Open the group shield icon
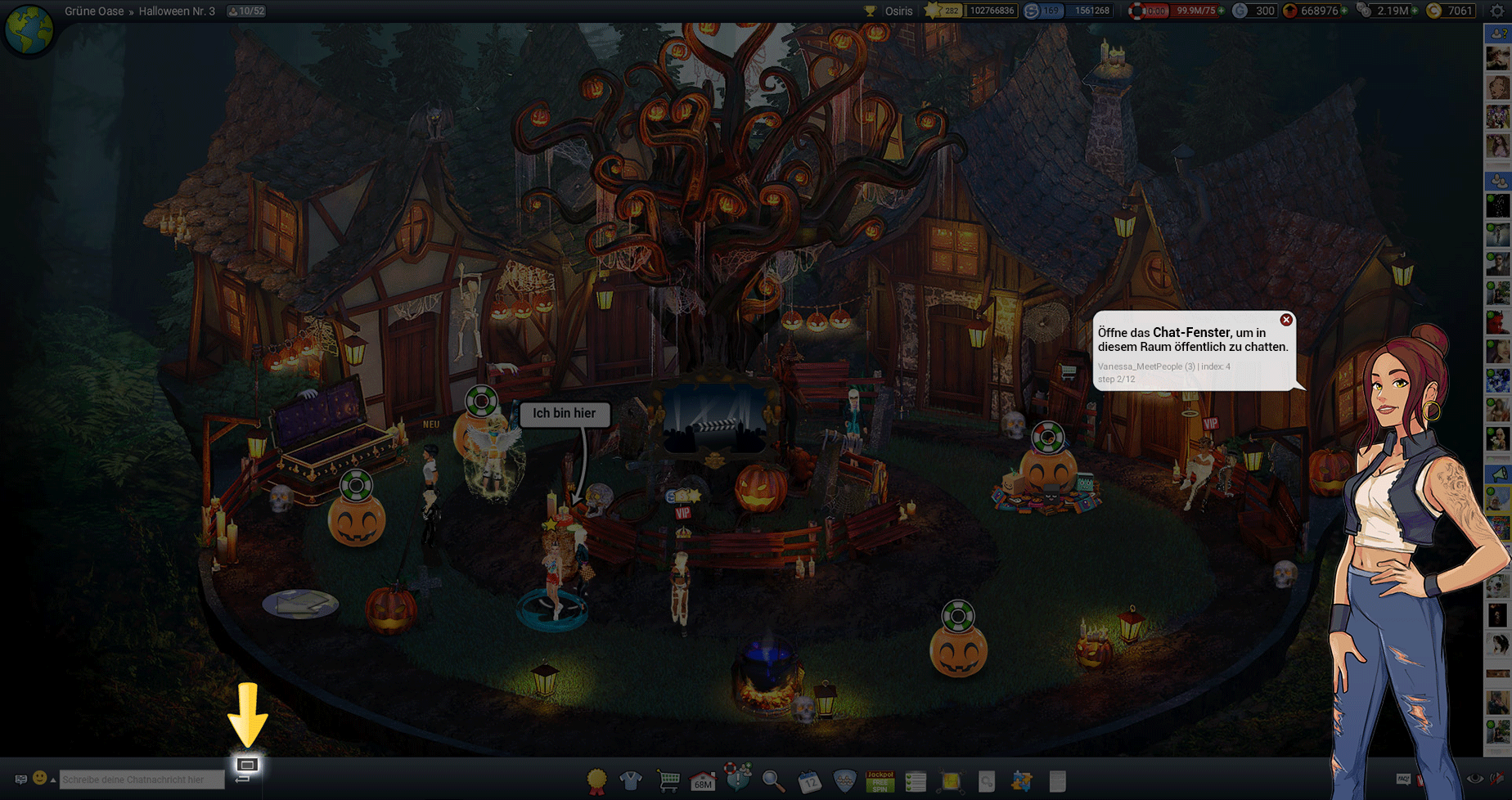 (x=844, y=781)
